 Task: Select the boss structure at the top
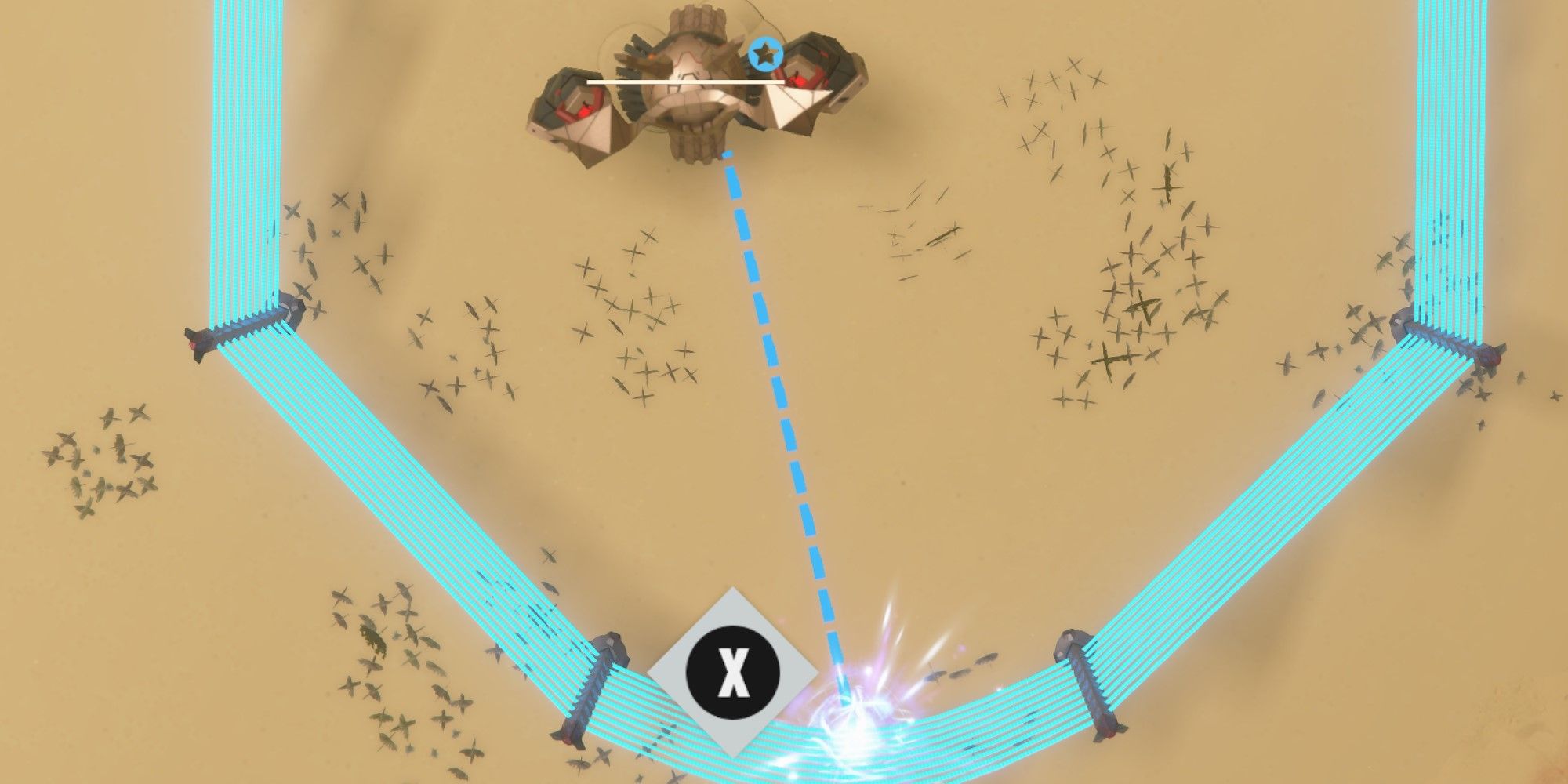pyautogui.click(x=698, y=86)
